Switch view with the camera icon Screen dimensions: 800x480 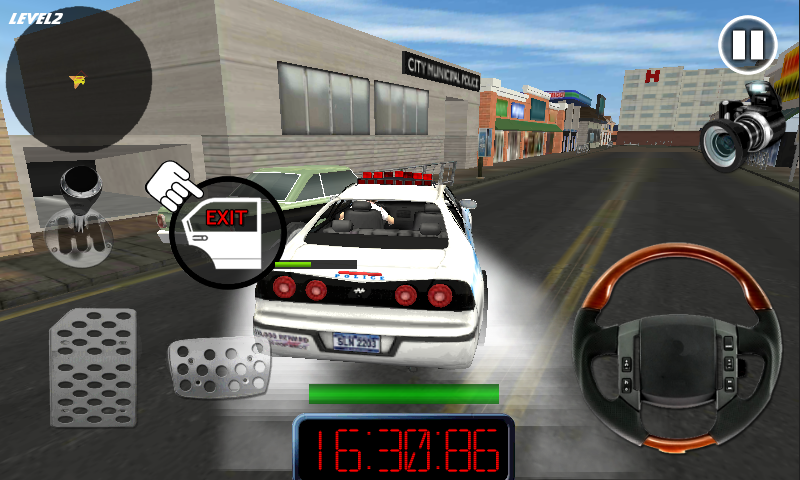pyautogui.click(x=739, y=129)
